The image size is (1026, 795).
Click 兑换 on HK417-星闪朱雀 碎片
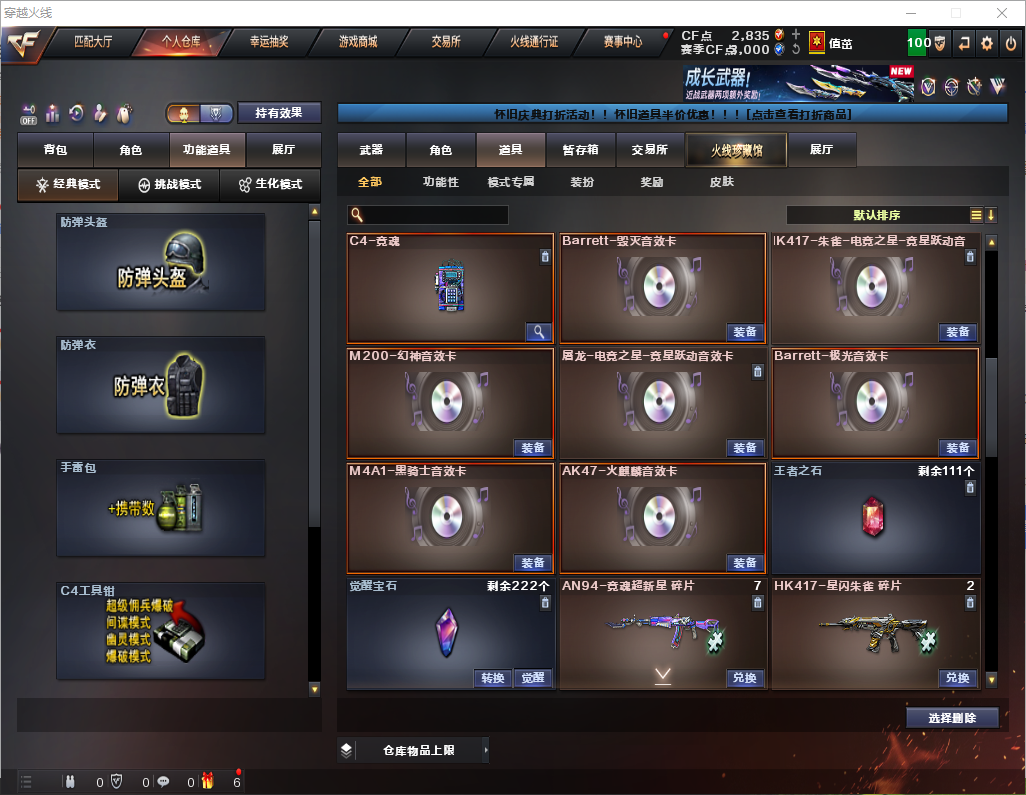click(x=957, y=678)
